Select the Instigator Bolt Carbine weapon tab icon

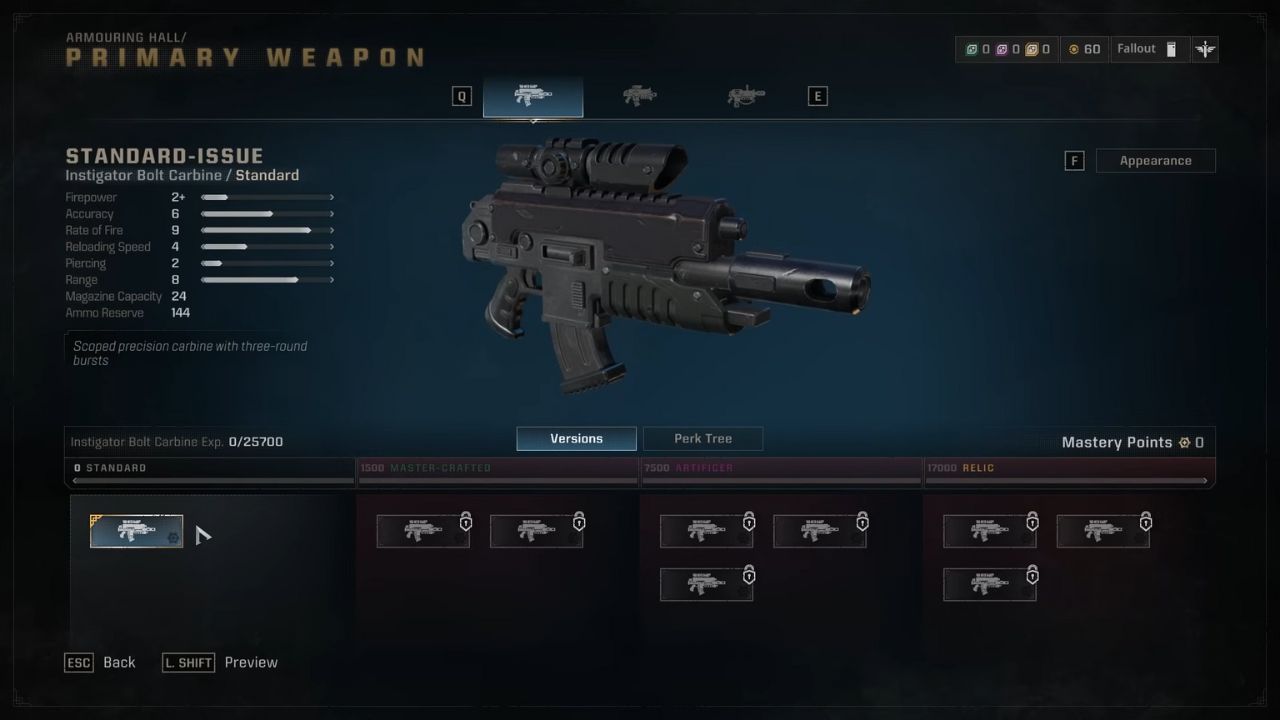tap(533, 95)
